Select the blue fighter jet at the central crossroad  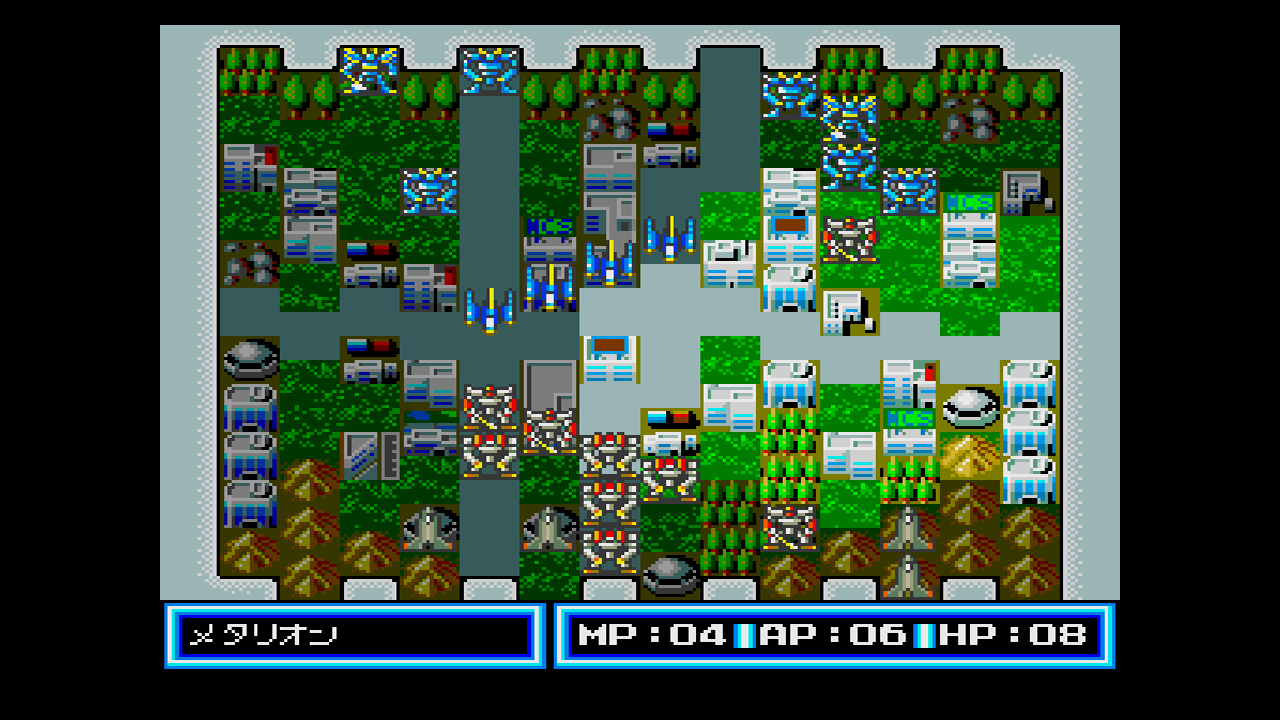[x=672, y=240]
